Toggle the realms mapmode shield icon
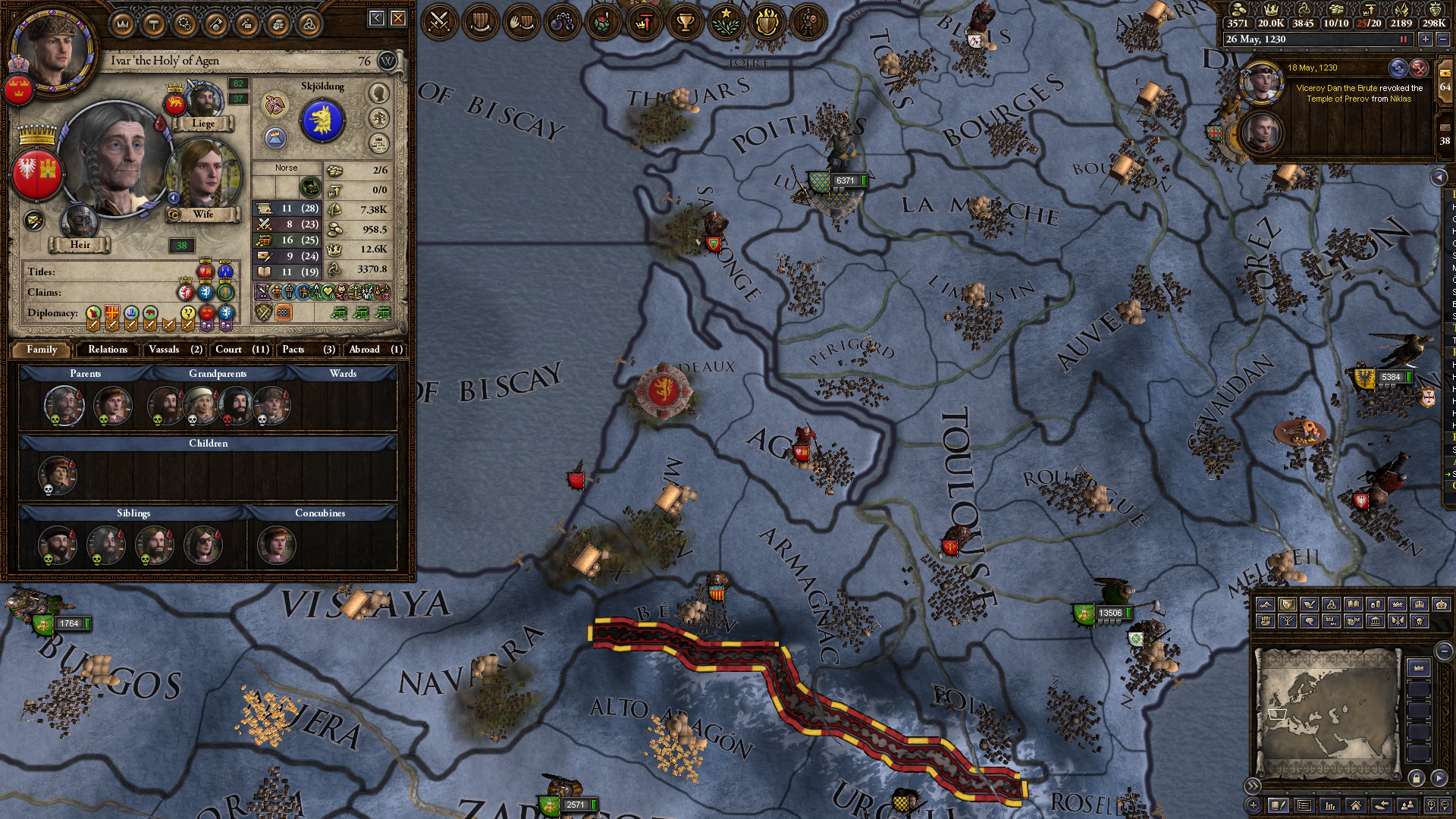This screenshot has height=819, width=1456. coord(1287,604)
